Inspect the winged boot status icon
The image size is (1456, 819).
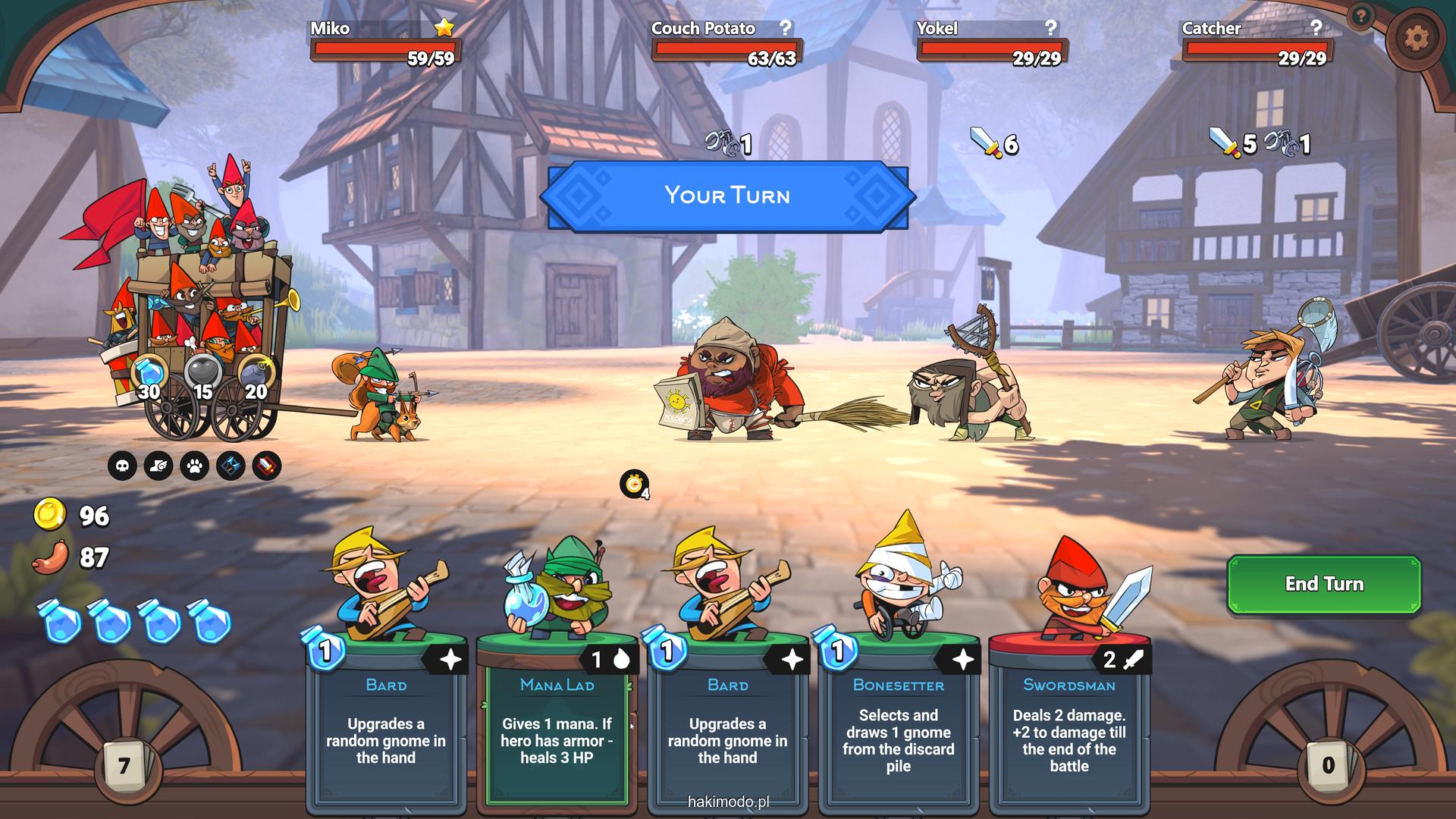[x=158, y=466]
